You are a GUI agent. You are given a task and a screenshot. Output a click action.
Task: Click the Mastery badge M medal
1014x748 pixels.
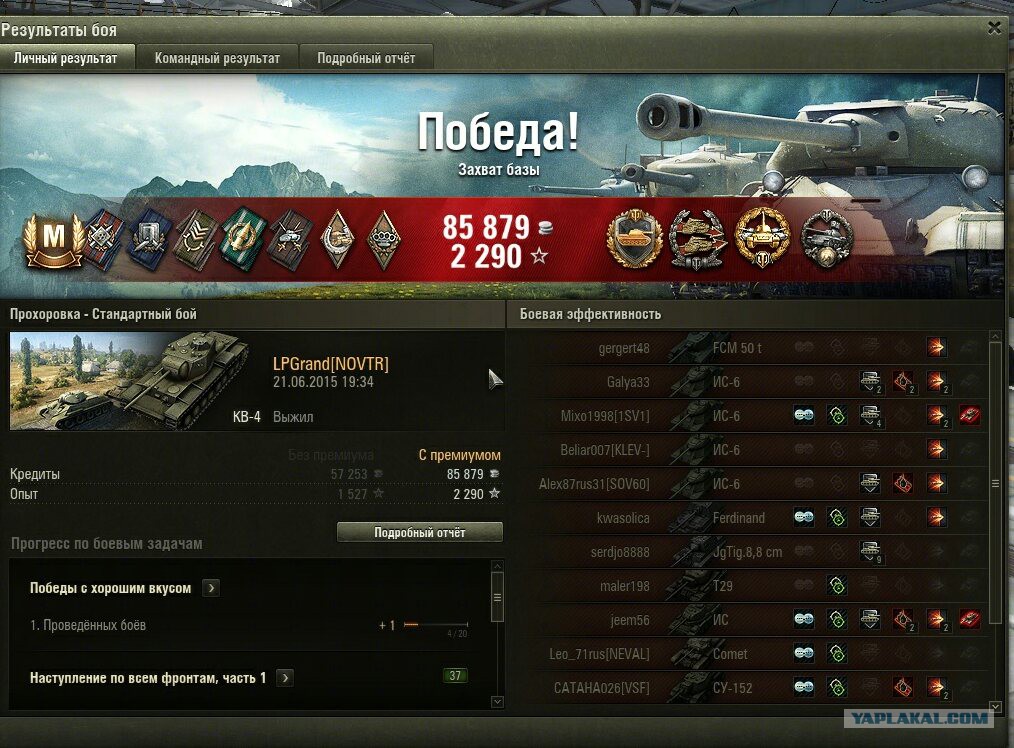coord(54,238)
